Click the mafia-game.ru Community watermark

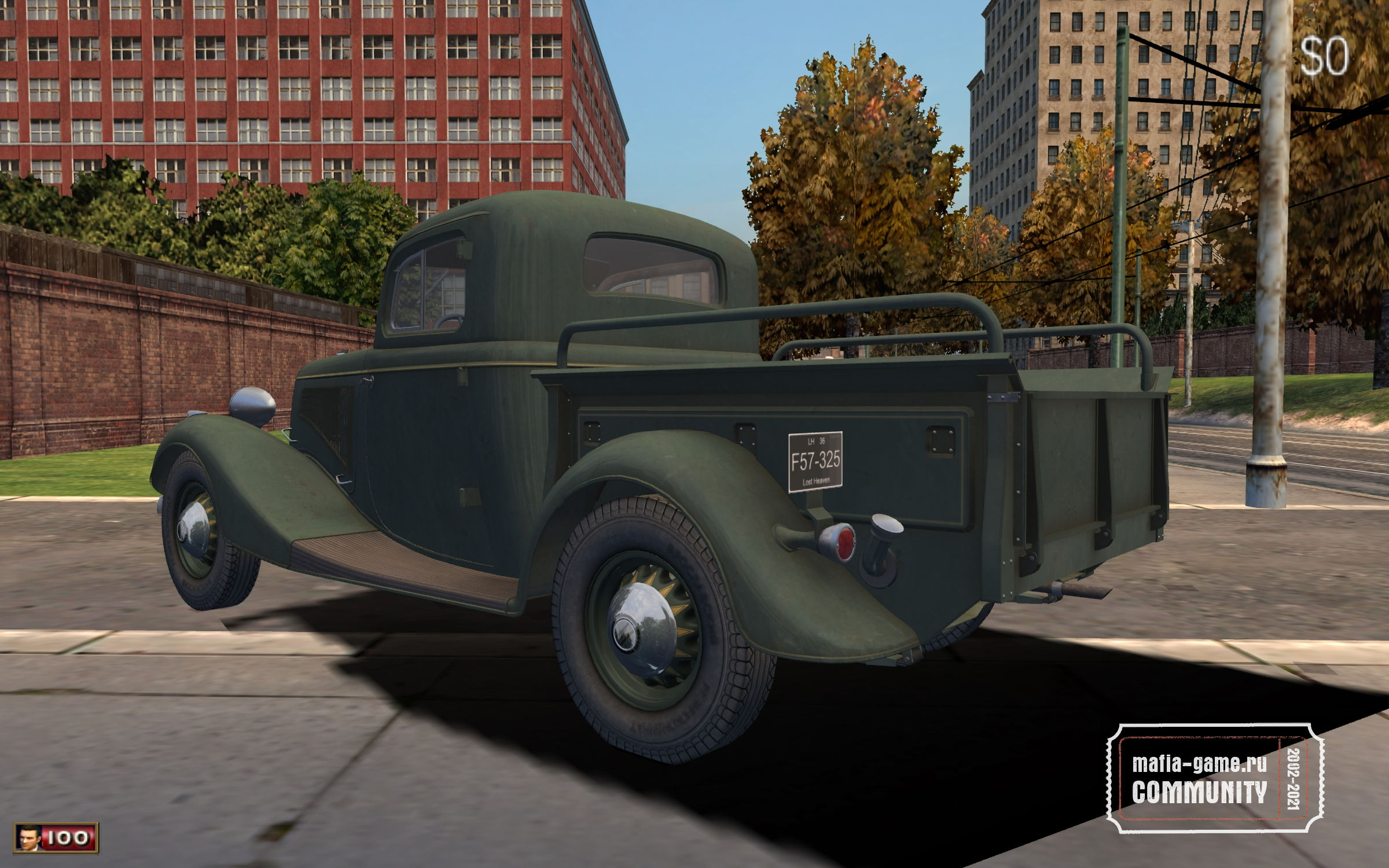pyautogui.click(x=1216, y=778)
